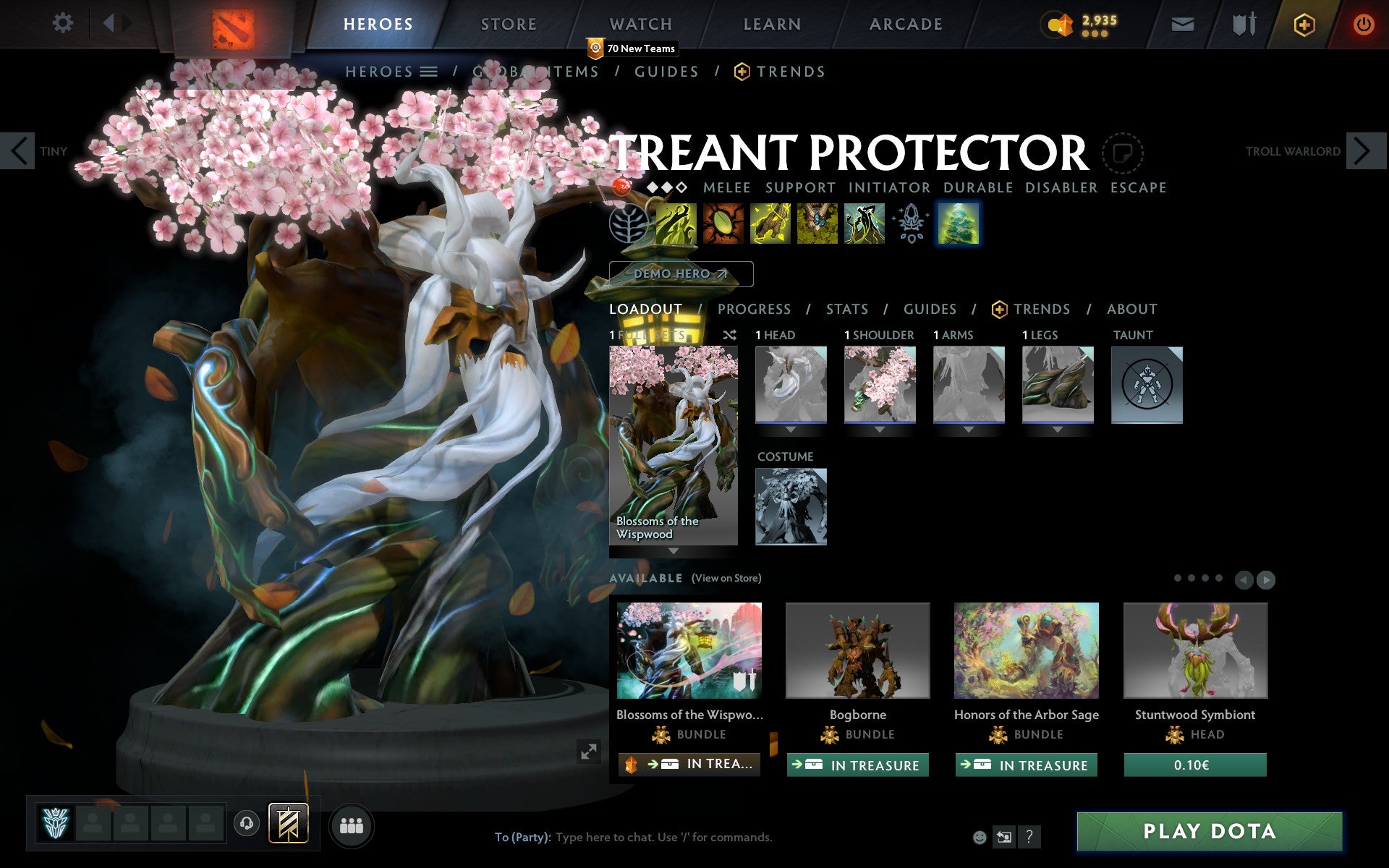1389x868 pixels.
Task: Select the Nature's Grasp ability icon
Action: [x=676, y=224]
